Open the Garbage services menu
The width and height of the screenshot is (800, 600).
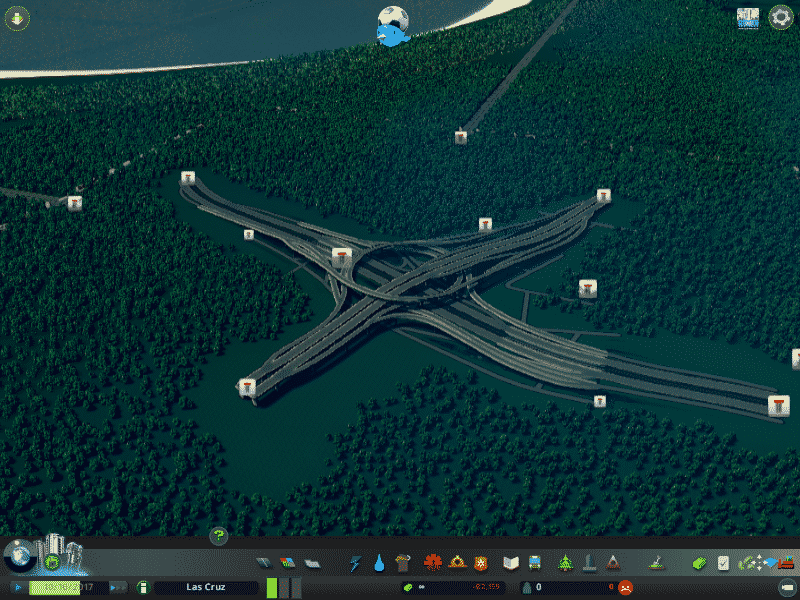click(403, 563)
